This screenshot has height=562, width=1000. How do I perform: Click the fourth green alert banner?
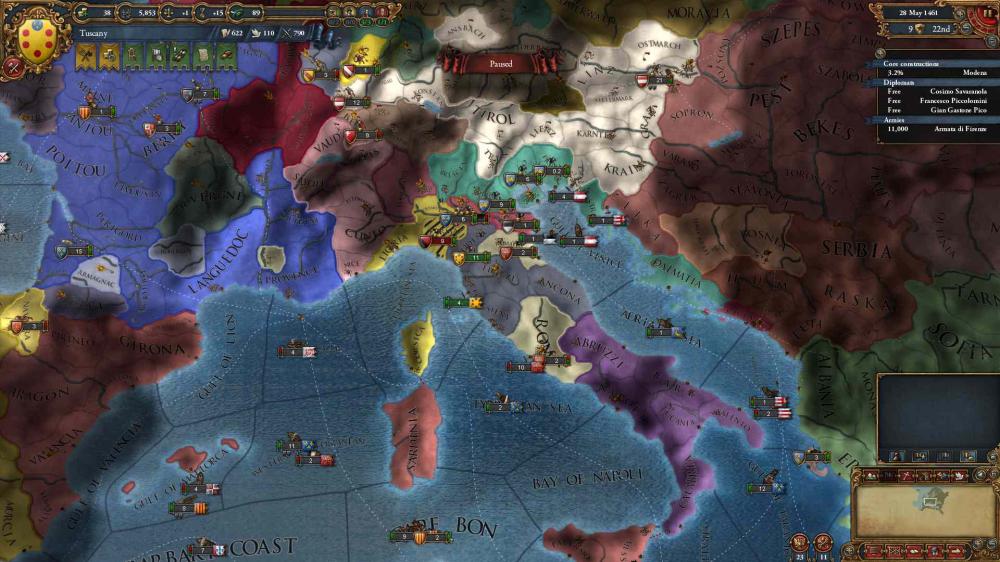(203, 54)
